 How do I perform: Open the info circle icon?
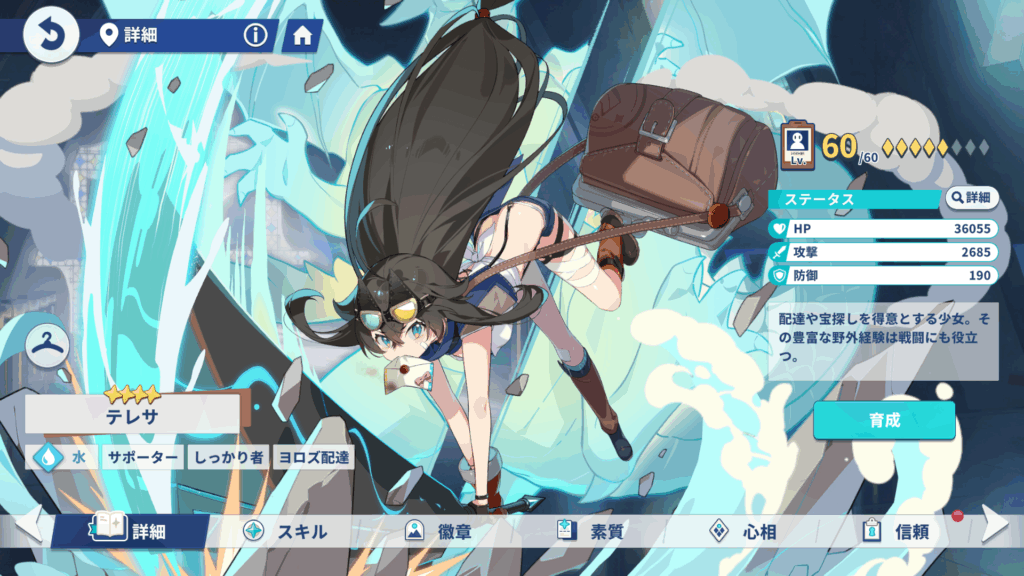click(256, 36)
